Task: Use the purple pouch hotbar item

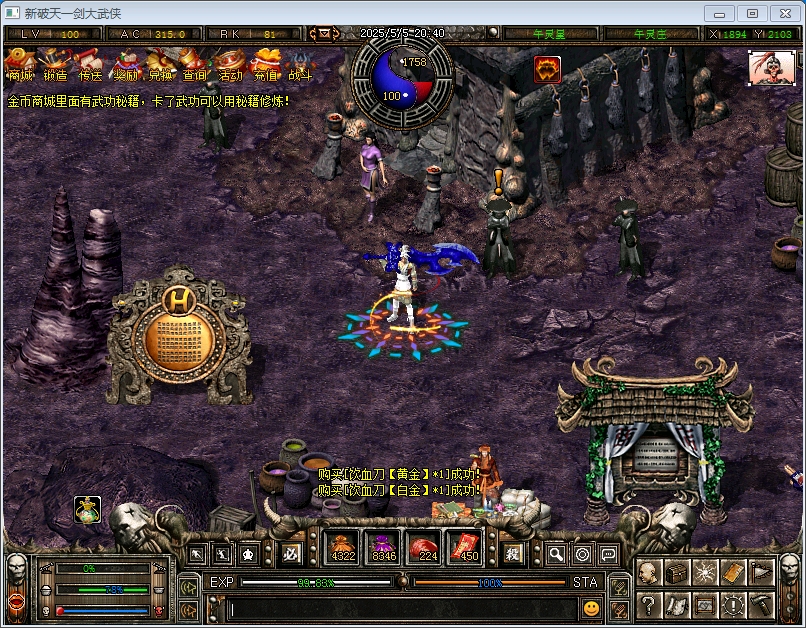Action: click(x=385, y=547)
